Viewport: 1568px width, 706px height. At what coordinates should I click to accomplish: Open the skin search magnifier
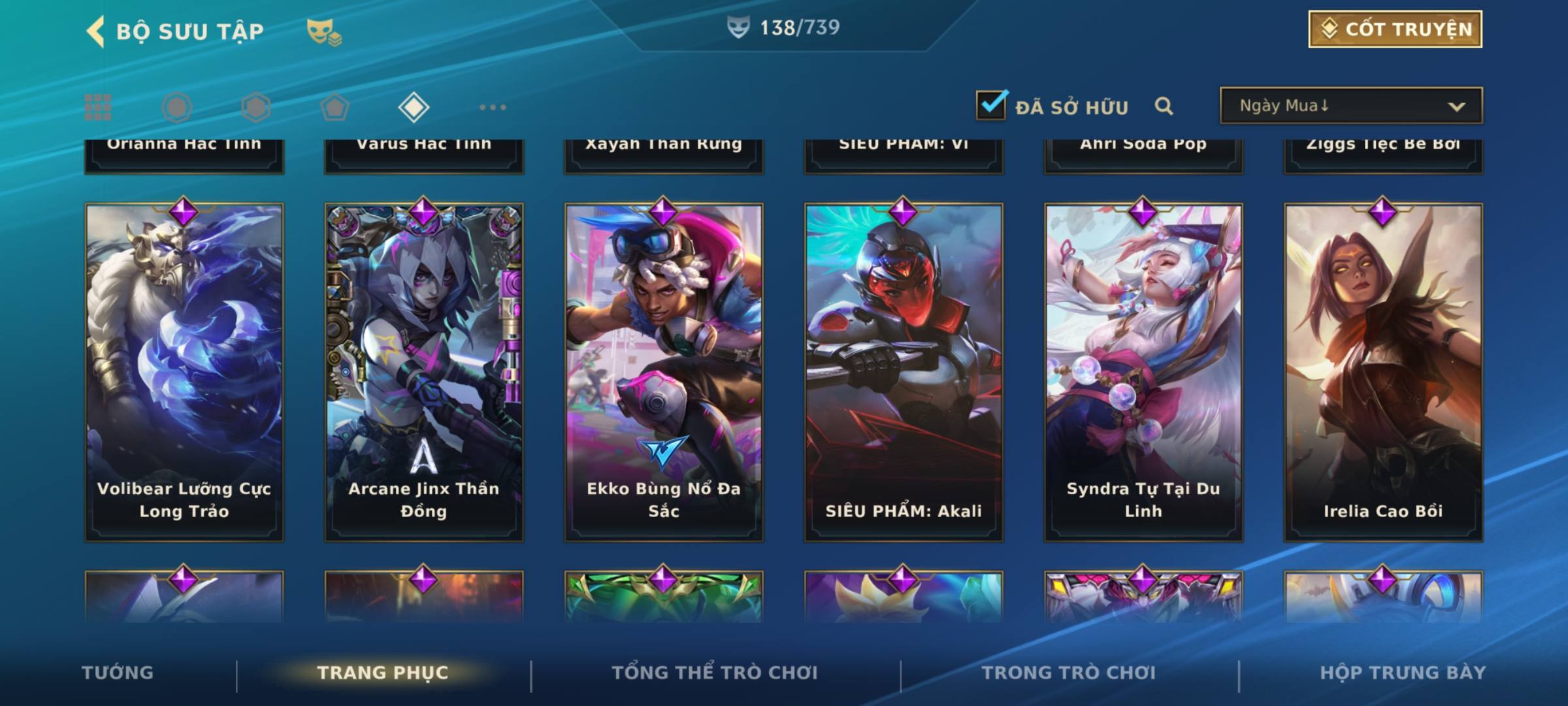click(x=1164, y=106)
